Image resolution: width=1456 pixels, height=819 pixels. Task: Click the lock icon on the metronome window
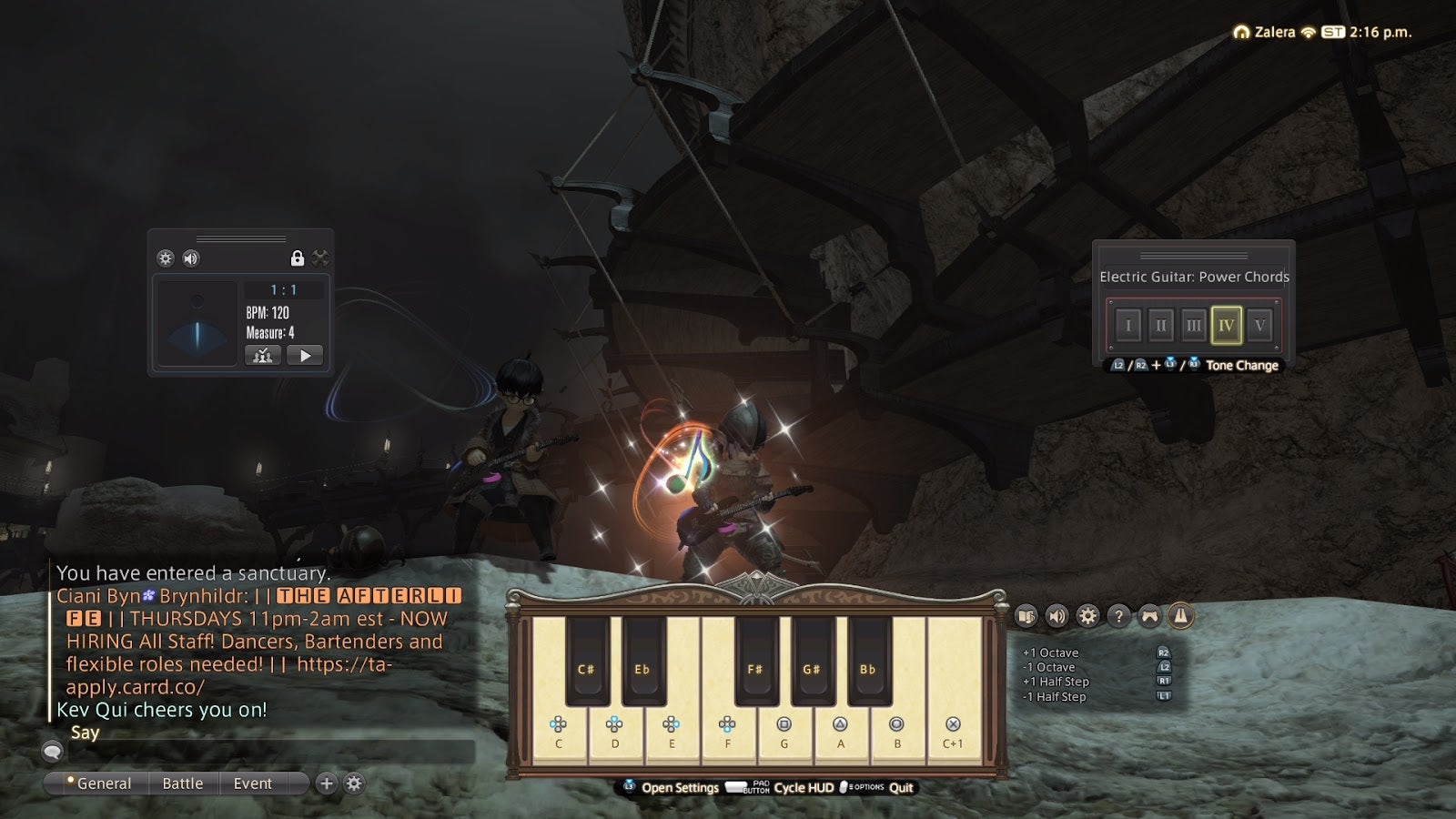tap(298, 258)
